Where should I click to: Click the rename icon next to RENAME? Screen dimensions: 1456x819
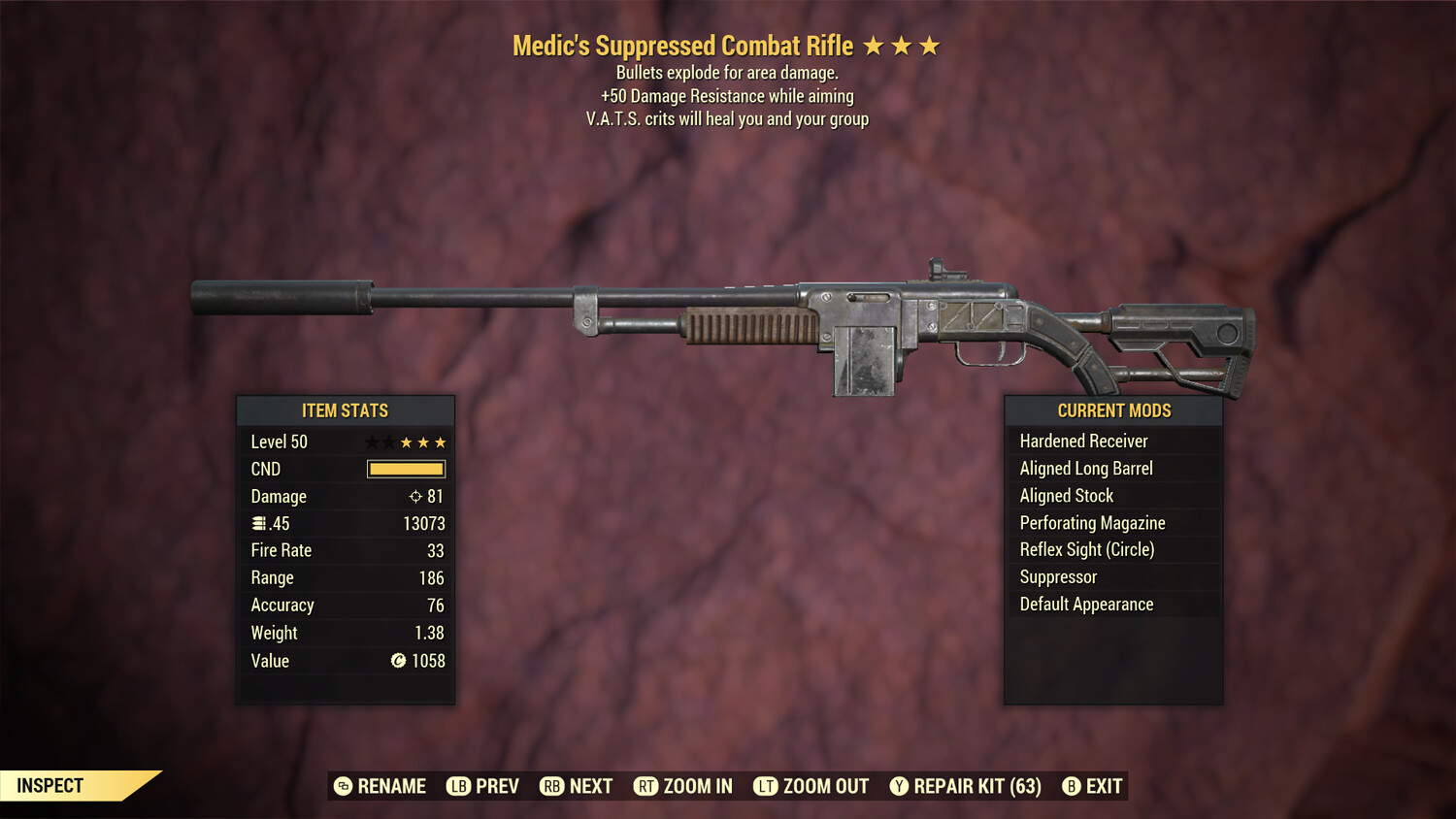pyautogui.click(x=342, y=786)
